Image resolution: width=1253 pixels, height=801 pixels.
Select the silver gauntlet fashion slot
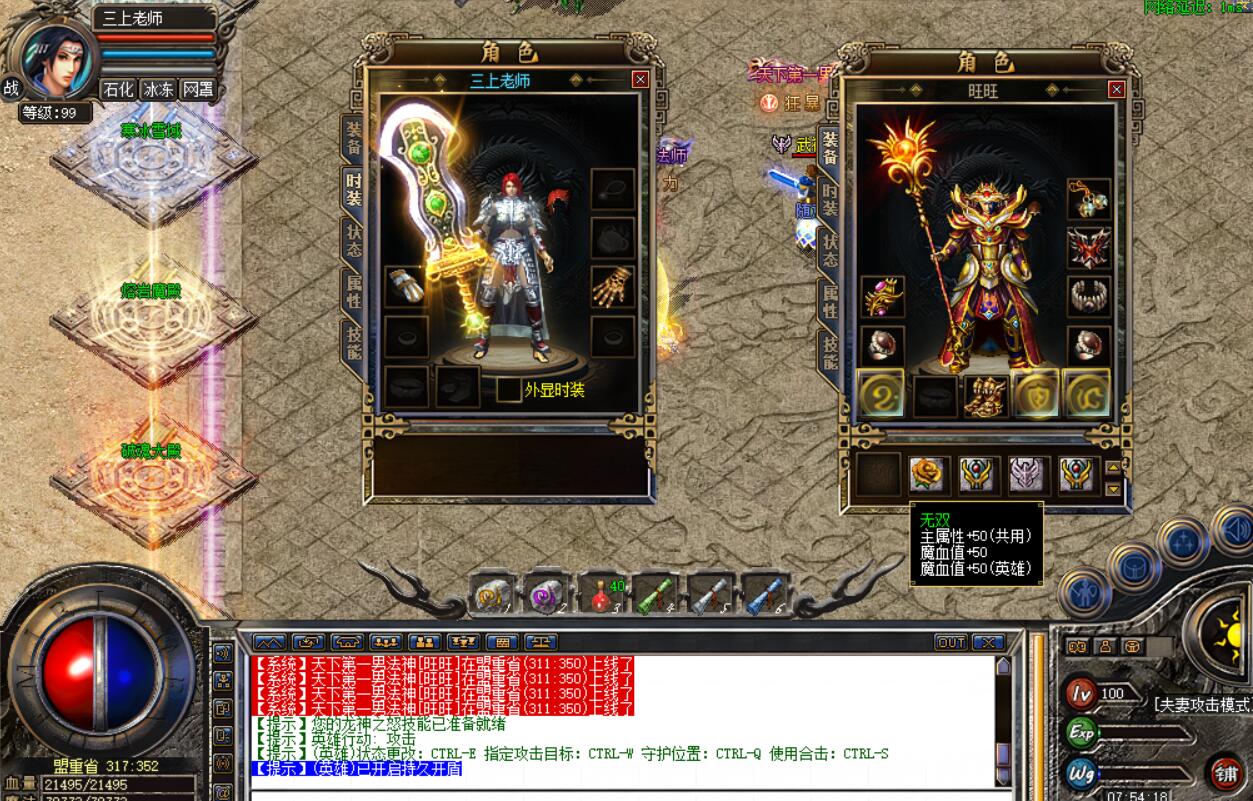coord(406,287)
